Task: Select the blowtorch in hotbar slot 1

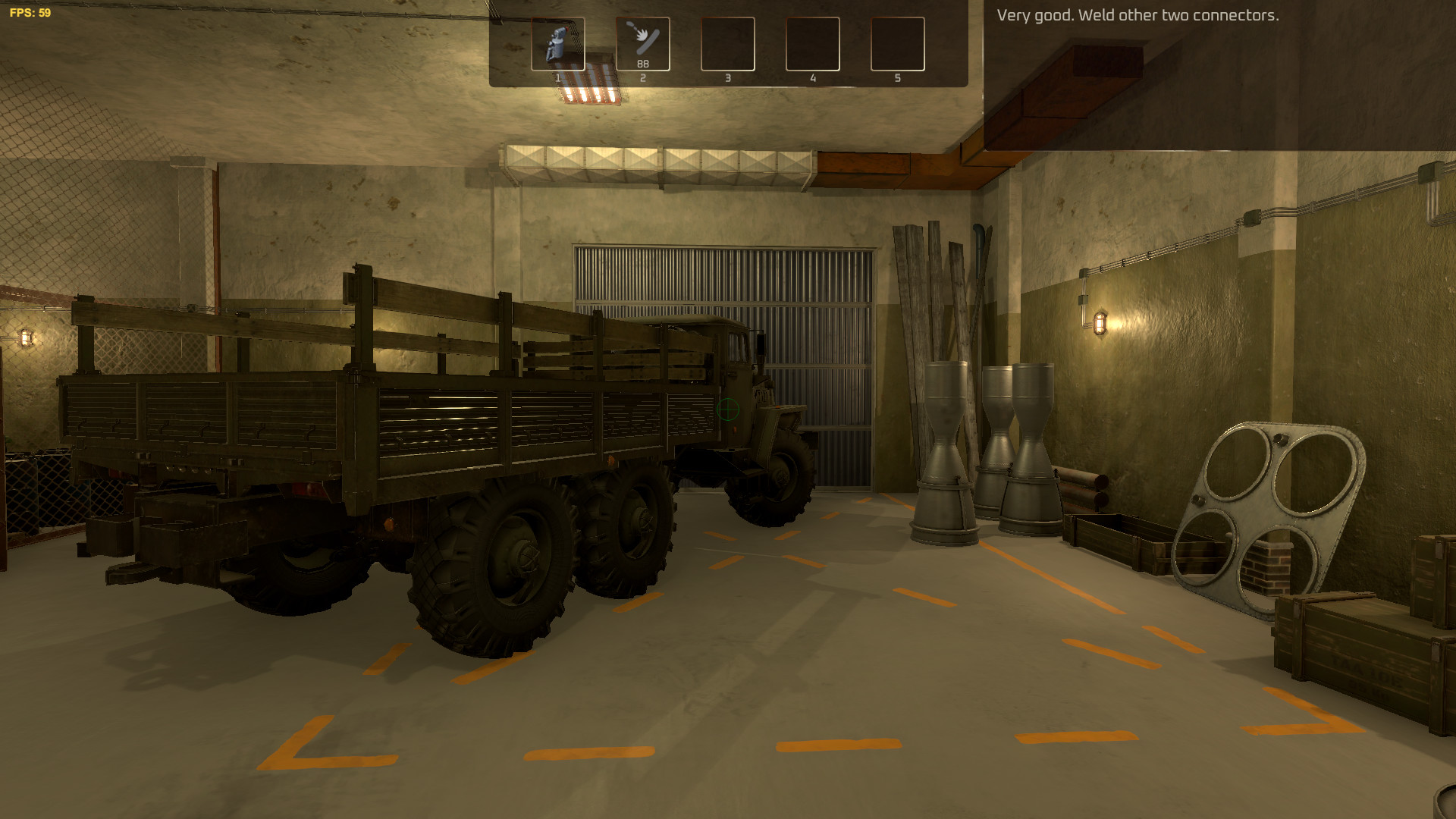Action: [x=558, y=44]
